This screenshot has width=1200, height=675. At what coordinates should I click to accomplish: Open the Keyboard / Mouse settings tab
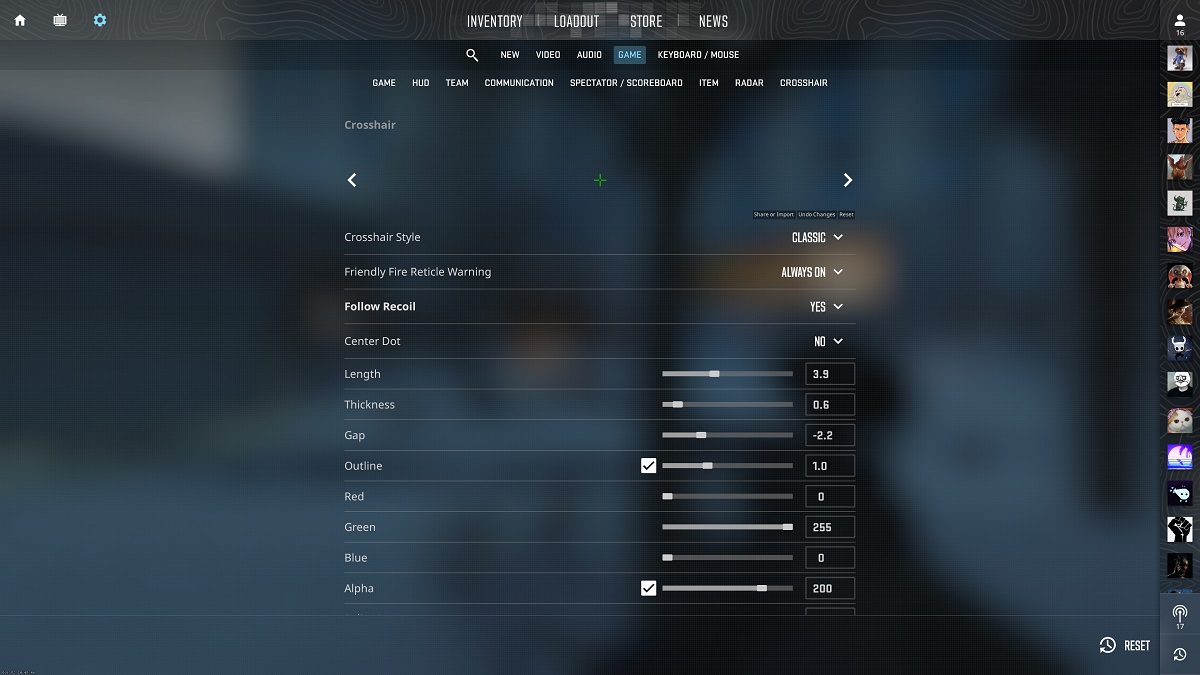coord(698,55)
